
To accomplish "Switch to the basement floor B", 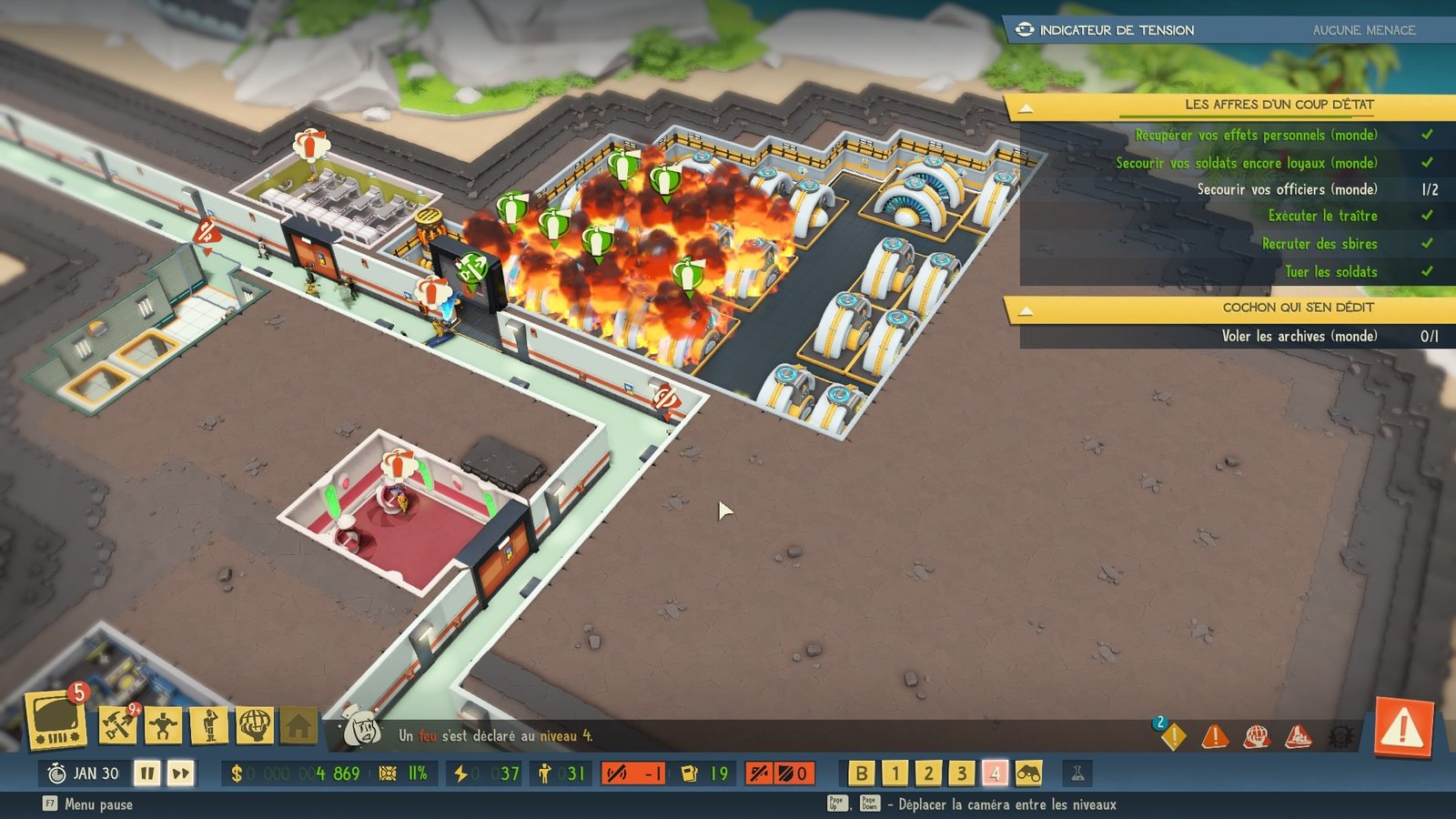I will [x=861, y=773].
